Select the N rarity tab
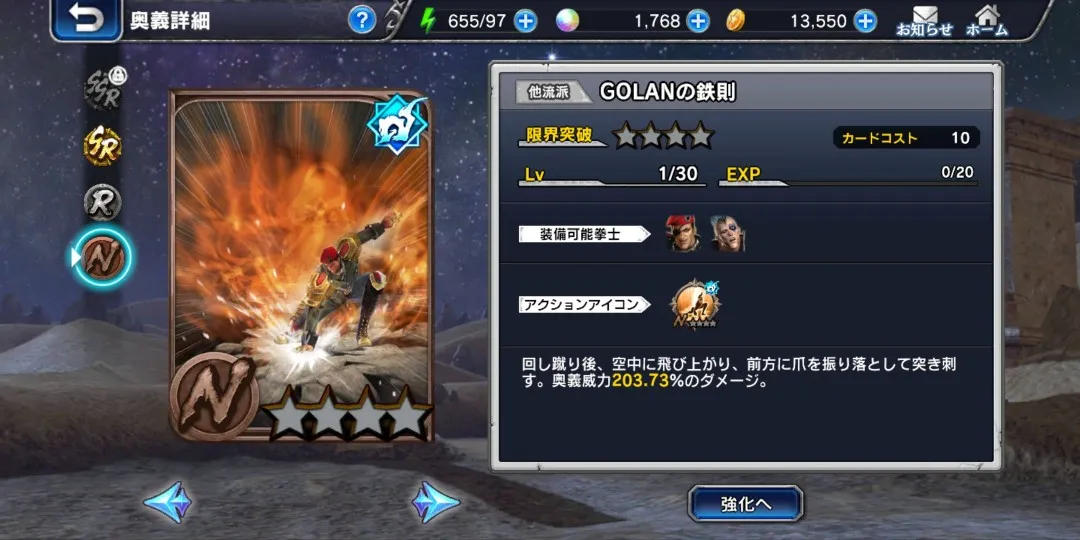Image resolution: width=1080 pixels, height=540 pixels. pyautogui.click(x=103, y=257)
